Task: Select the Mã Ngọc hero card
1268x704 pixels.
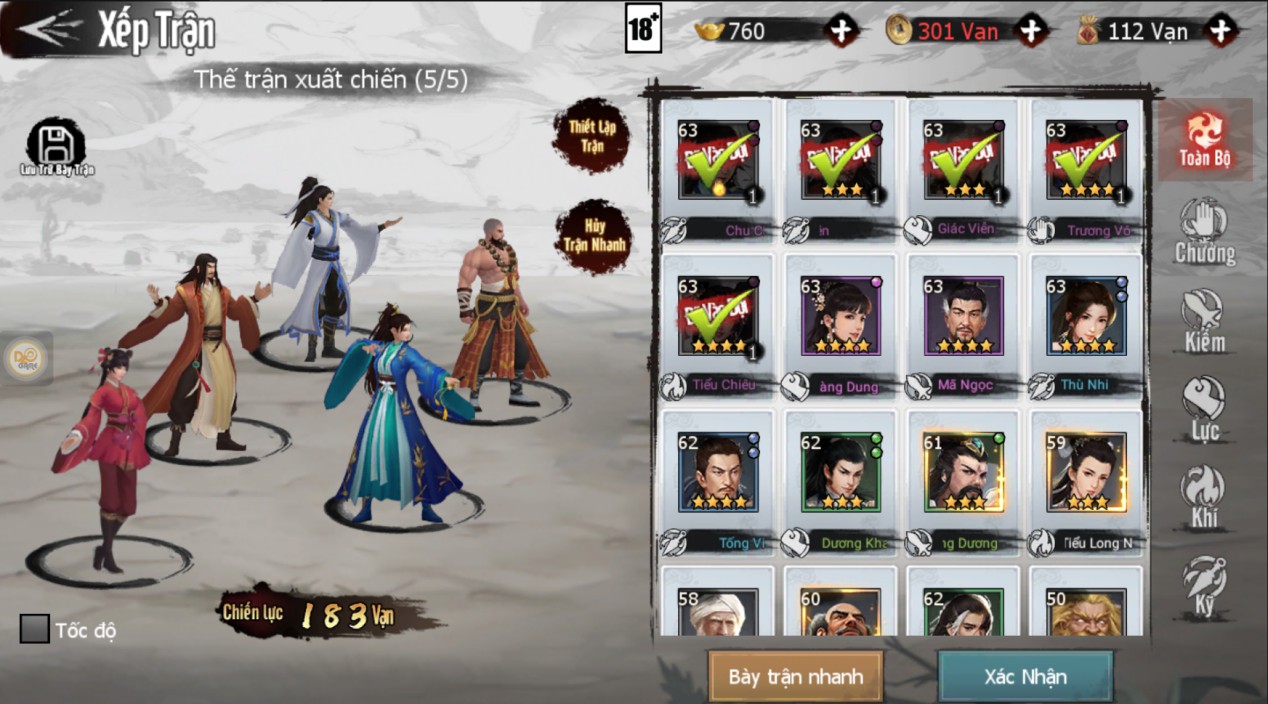Action: tap(963, 318)
